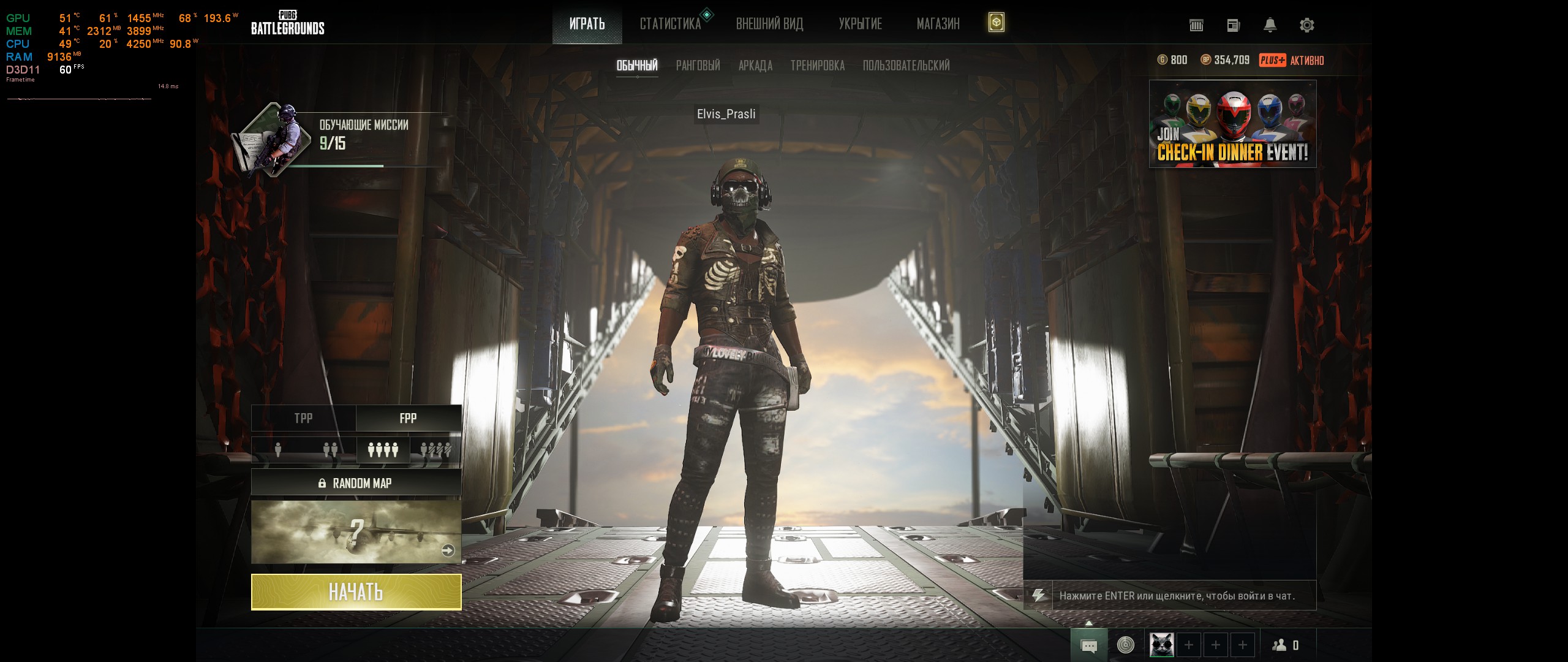Switch to the СТАТИСТИКА tab
This screenshot has height=662, width=1568.
pos(670,24)
